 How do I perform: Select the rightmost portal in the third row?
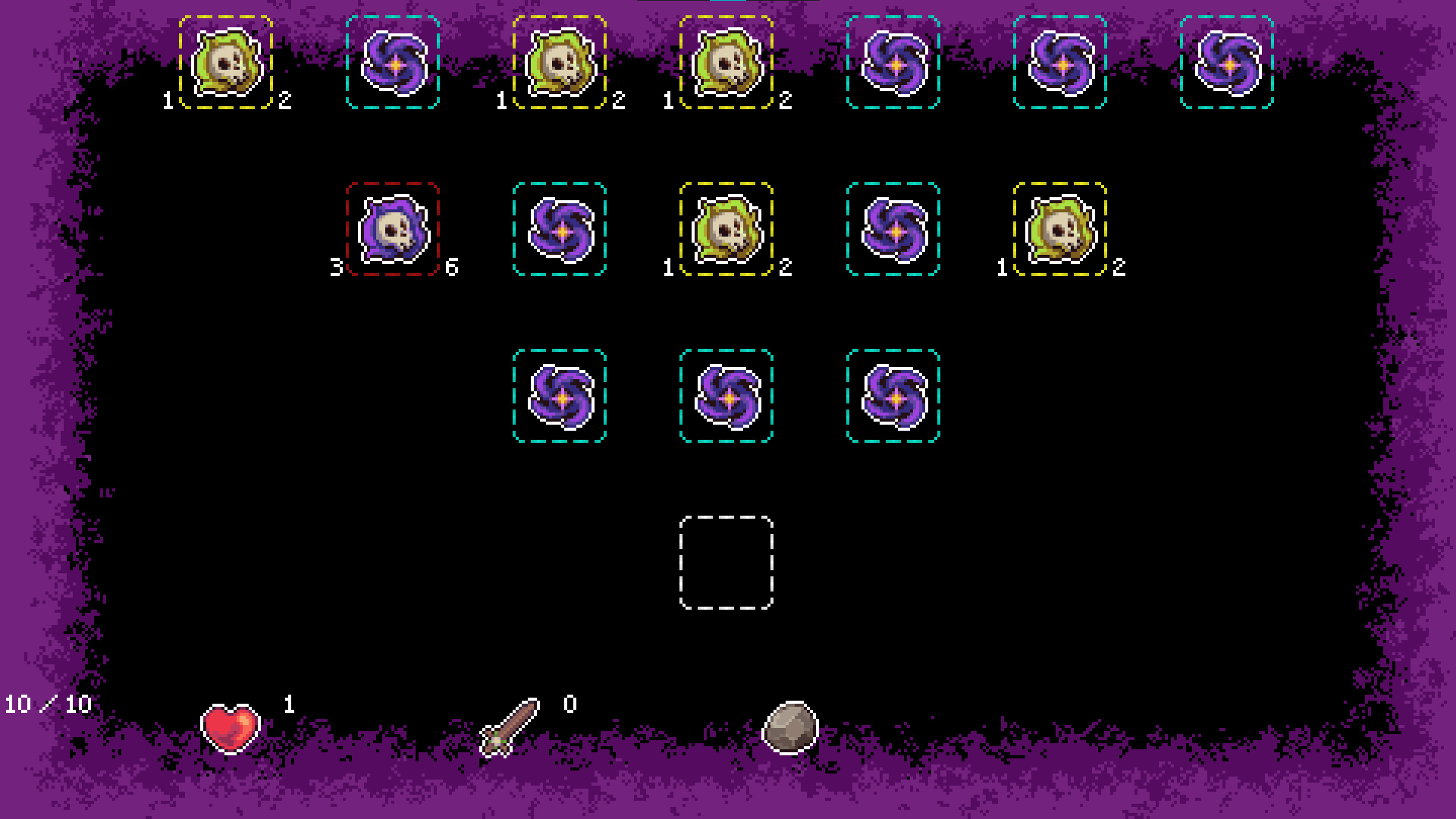point(893,395)
